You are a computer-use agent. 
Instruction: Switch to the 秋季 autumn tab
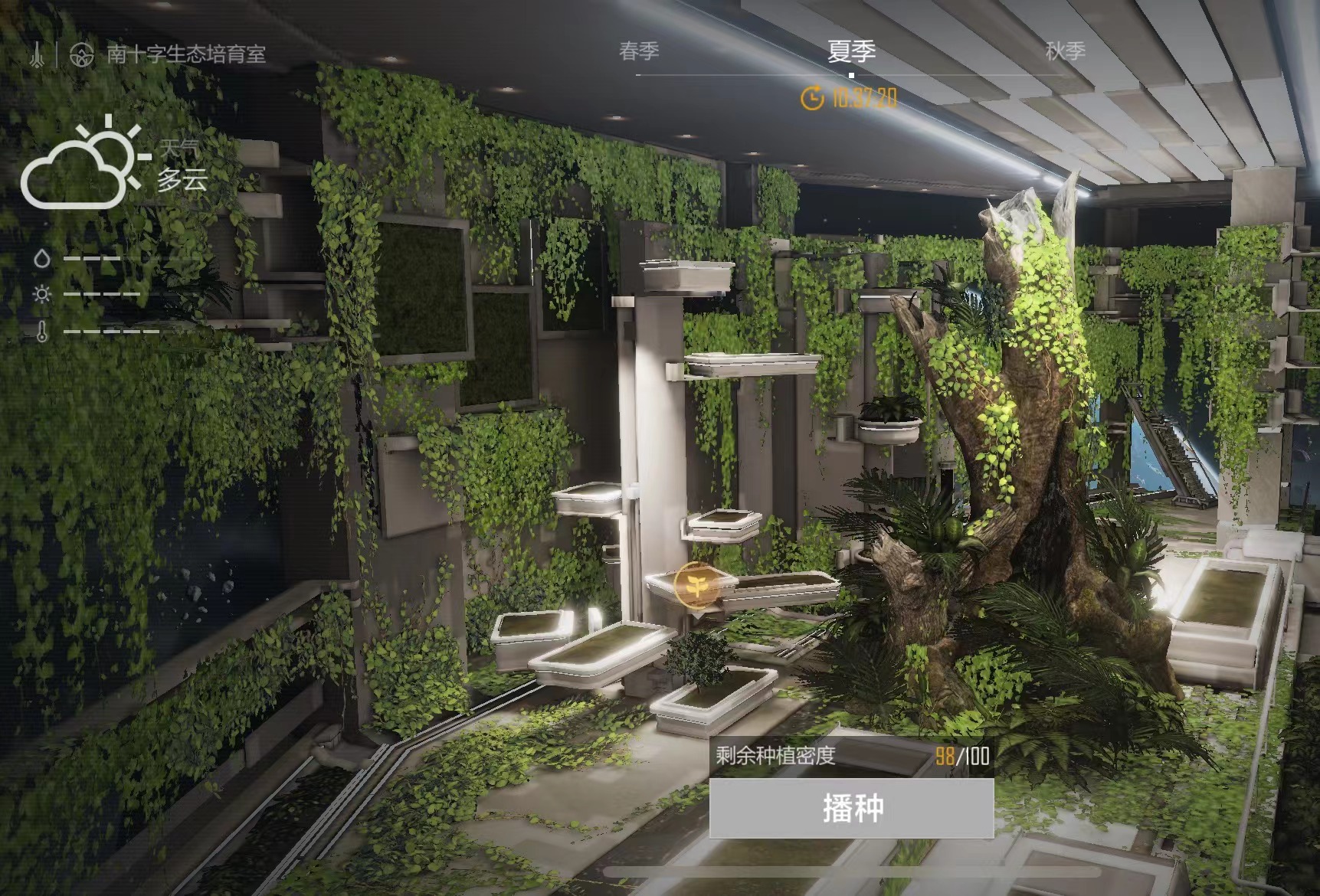point(1065,51)
